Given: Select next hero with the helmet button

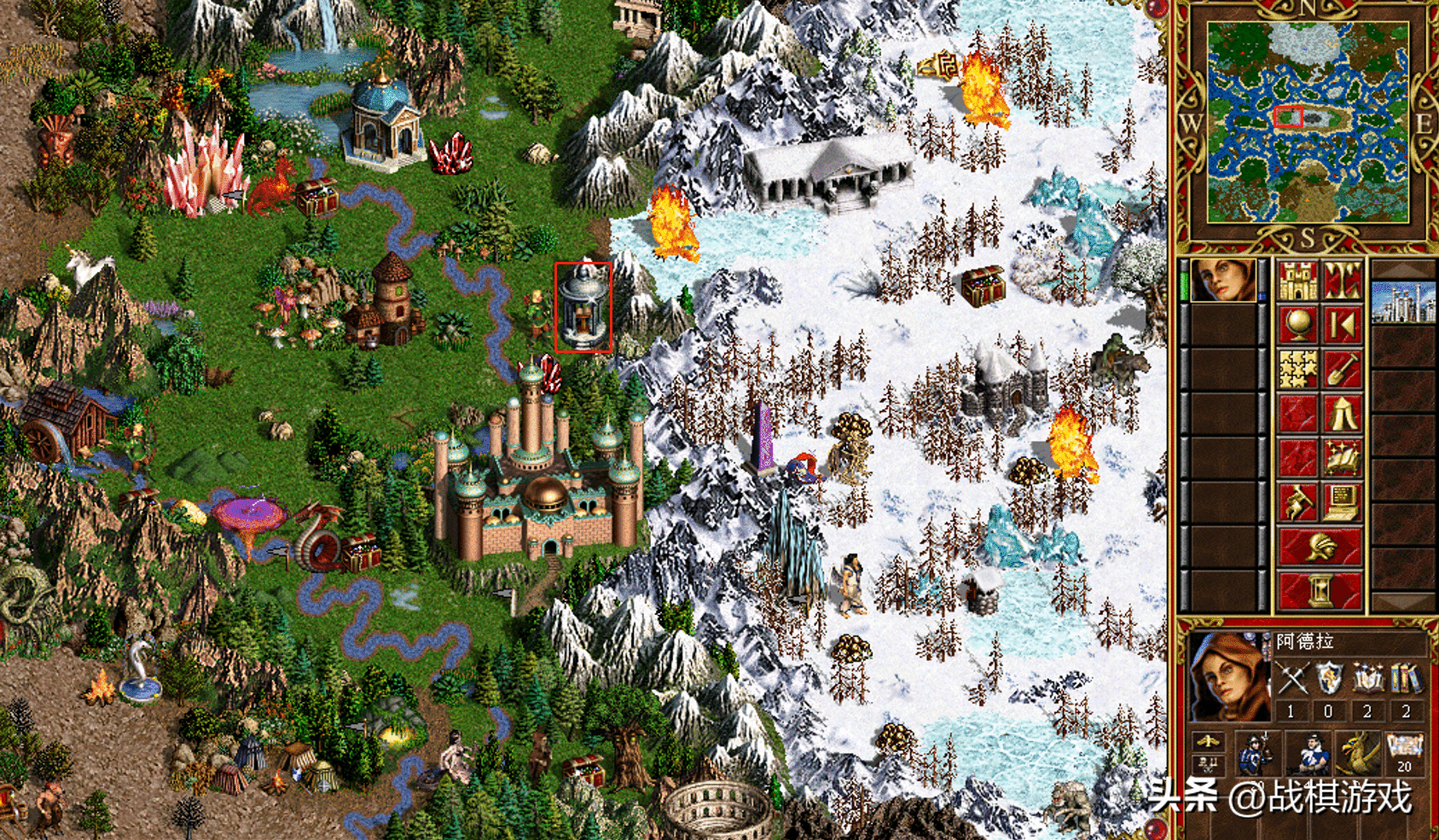Looking at the screenshot, I should pos(1320,547).
